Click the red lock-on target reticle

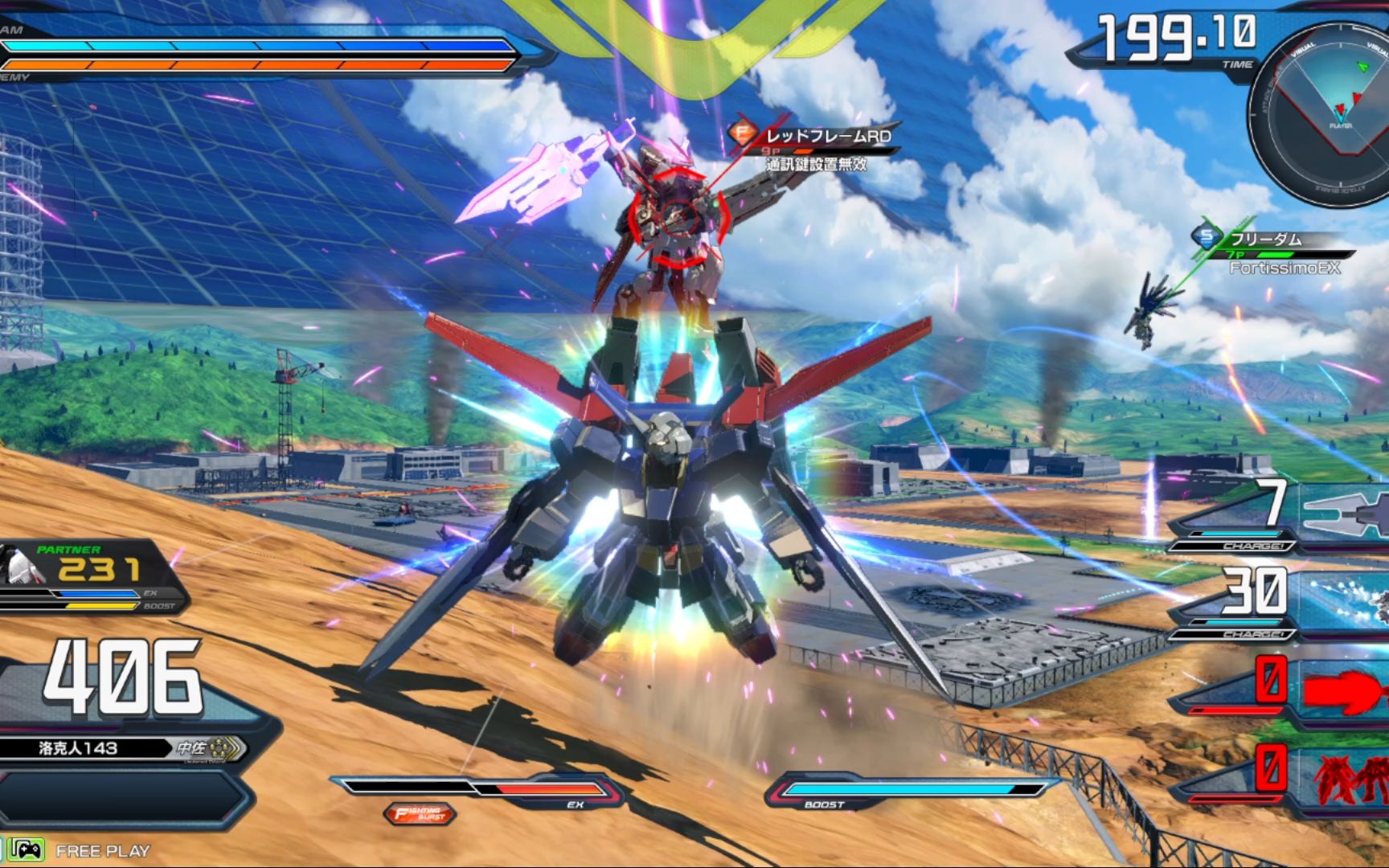click(x=678, y=216)
